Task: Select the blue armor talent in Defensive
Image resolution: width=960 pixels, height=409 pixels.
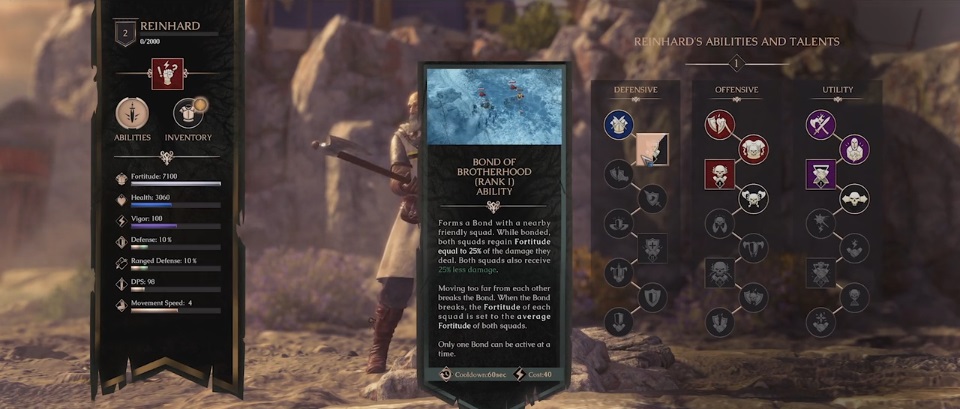Action: click(x=618, y=124)
